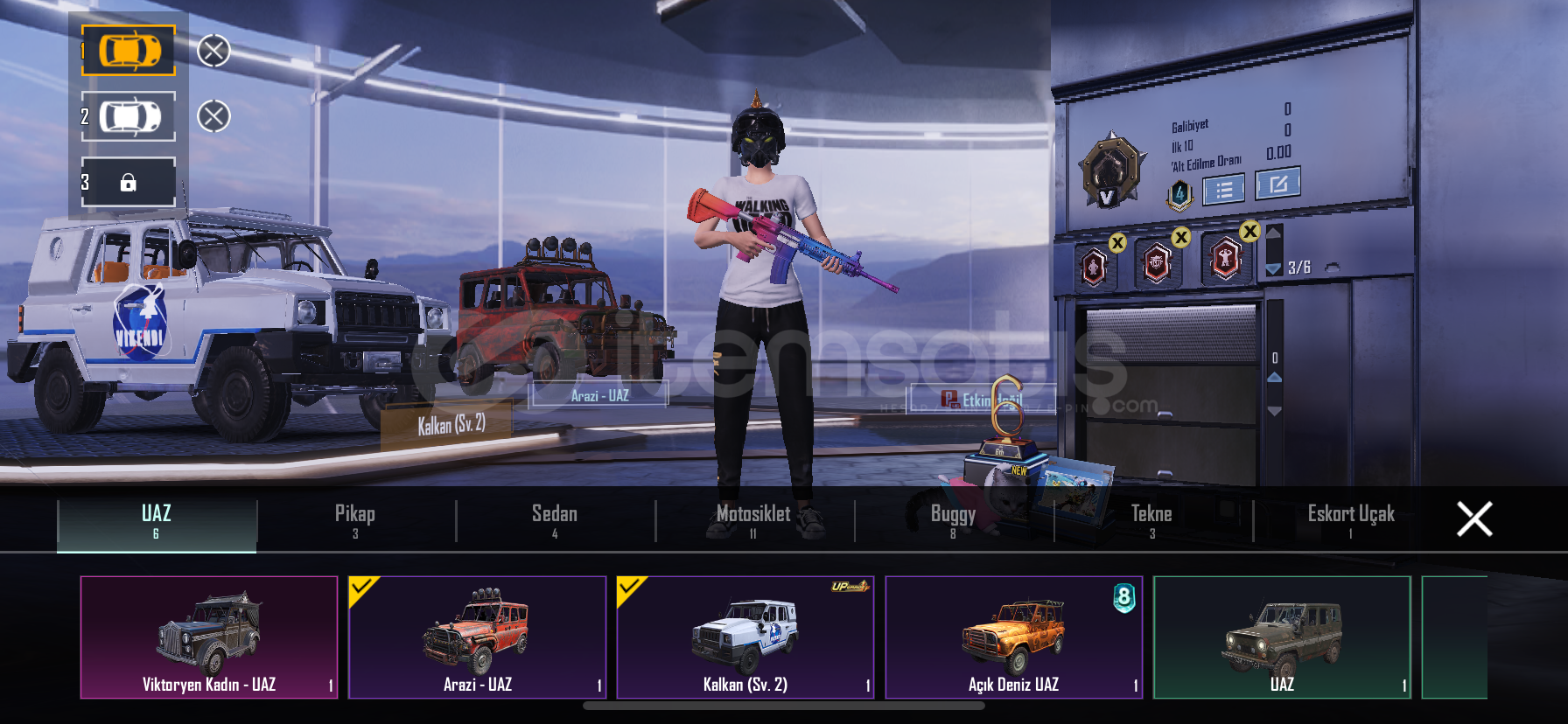The image size is (1568, 724).
Task: Select the Açık Deniz UAZ skin
Action: pyautogui.click(x=1013, y=637)
